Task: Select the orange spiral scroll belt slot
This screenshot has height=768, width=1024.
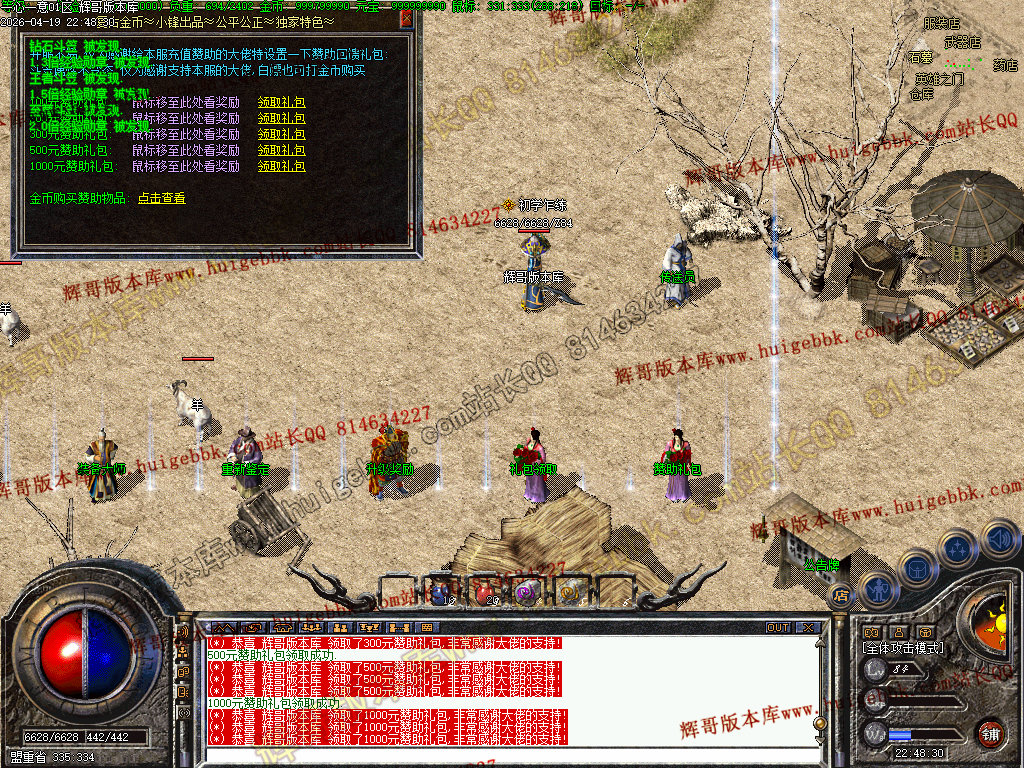Action: (570, 592)
